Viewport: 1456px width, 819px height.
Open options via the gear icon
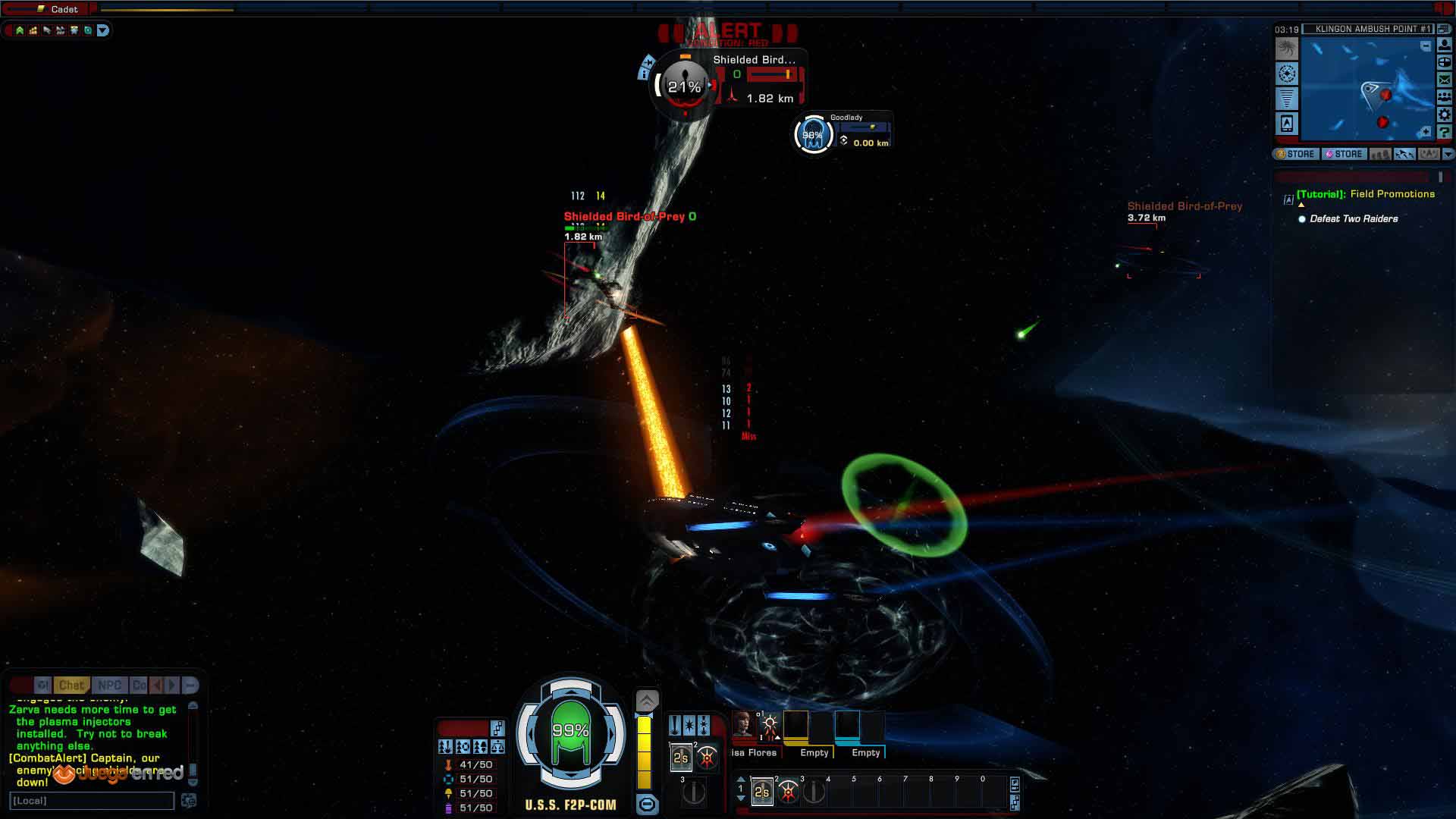coord(1445,115)
